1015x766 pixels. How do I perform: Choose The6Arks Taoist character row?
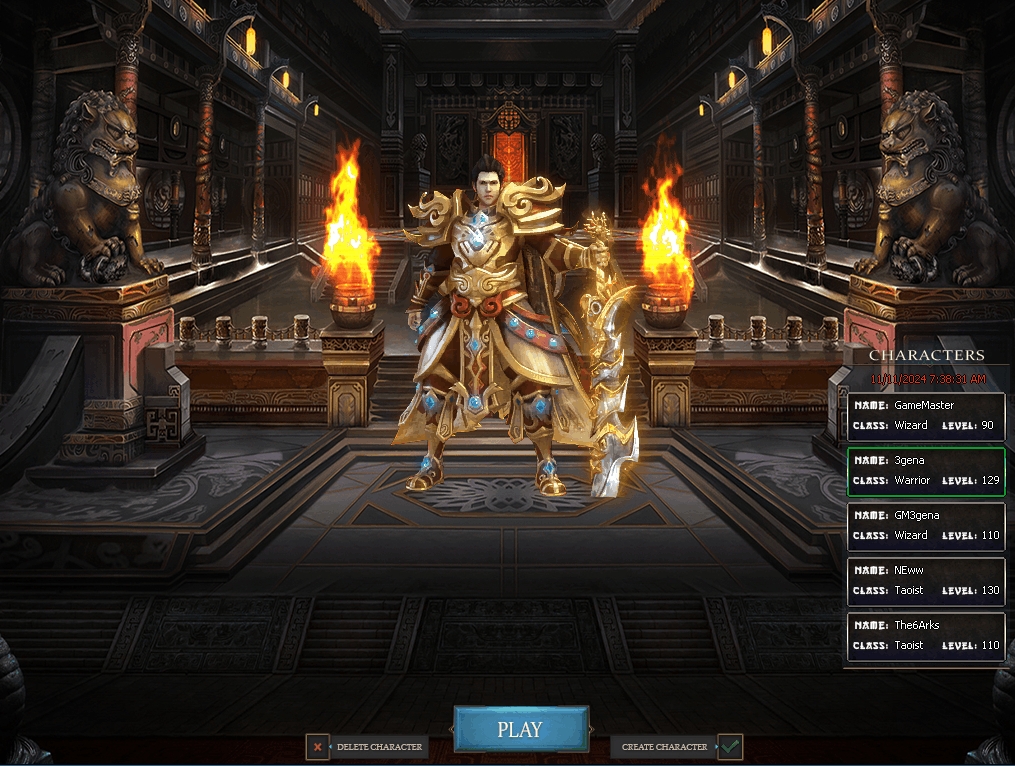point(926,636)
